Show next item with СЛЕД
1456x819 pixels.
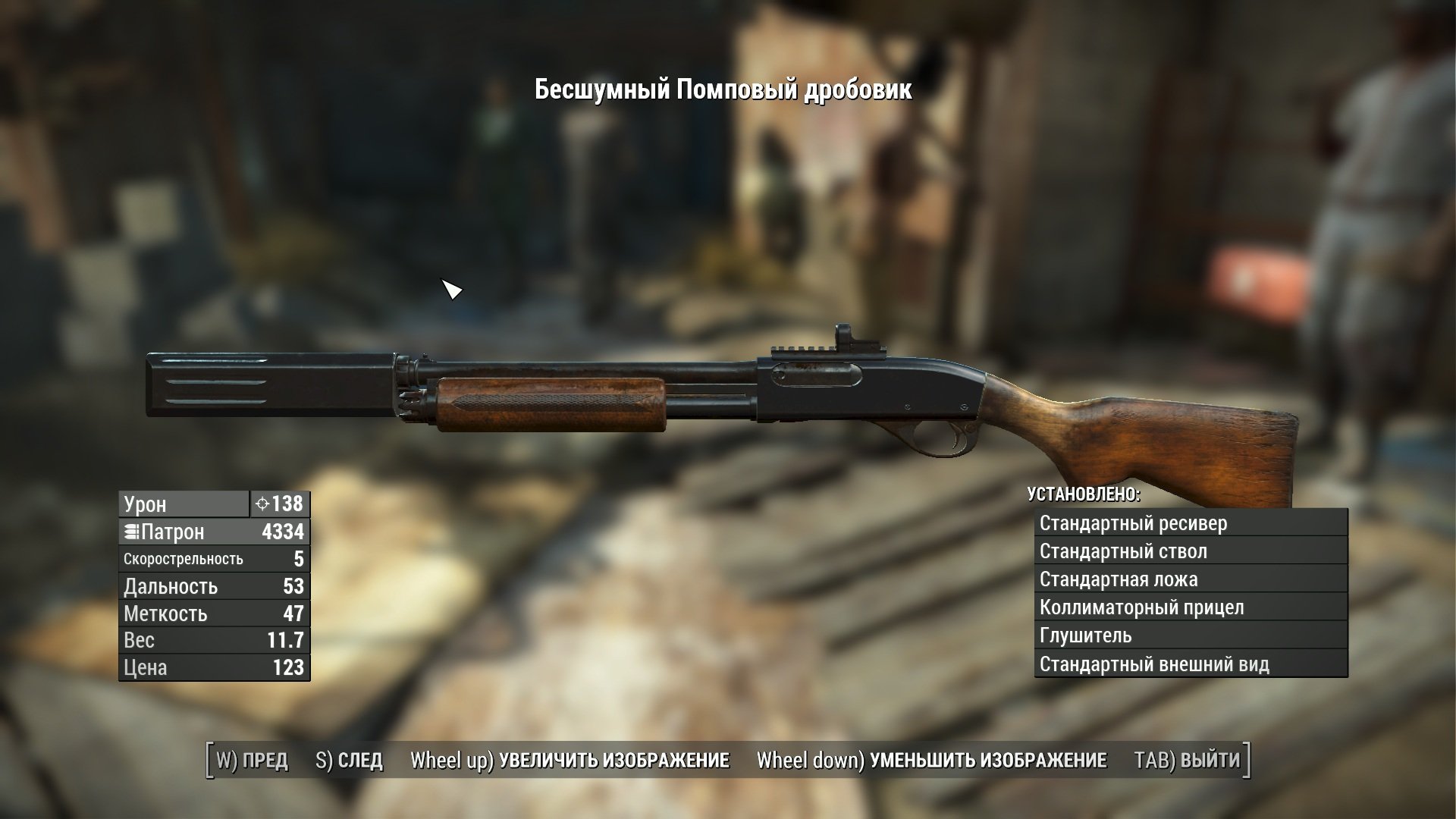349,760
